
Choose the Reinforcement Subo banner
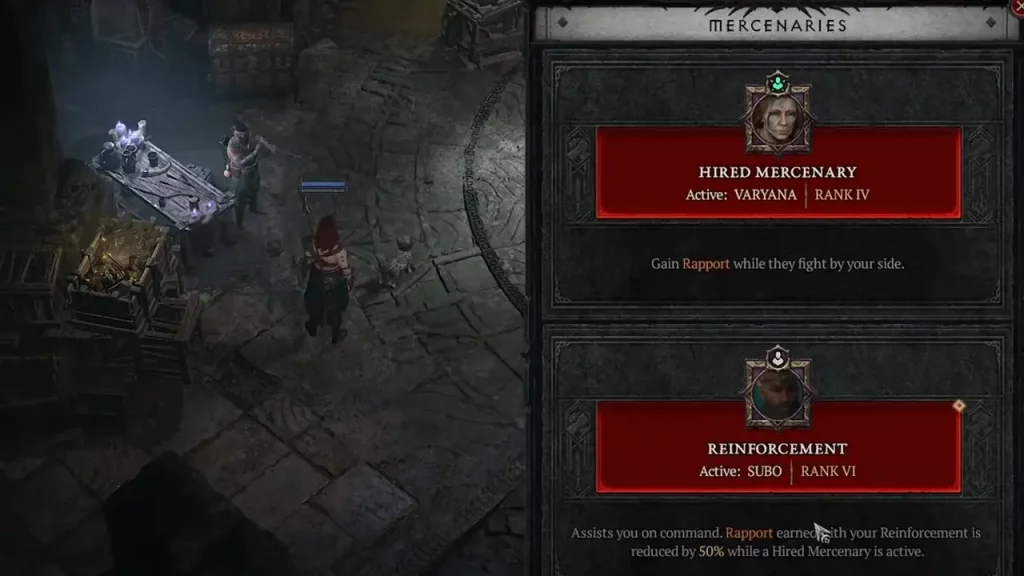point(778,458)
